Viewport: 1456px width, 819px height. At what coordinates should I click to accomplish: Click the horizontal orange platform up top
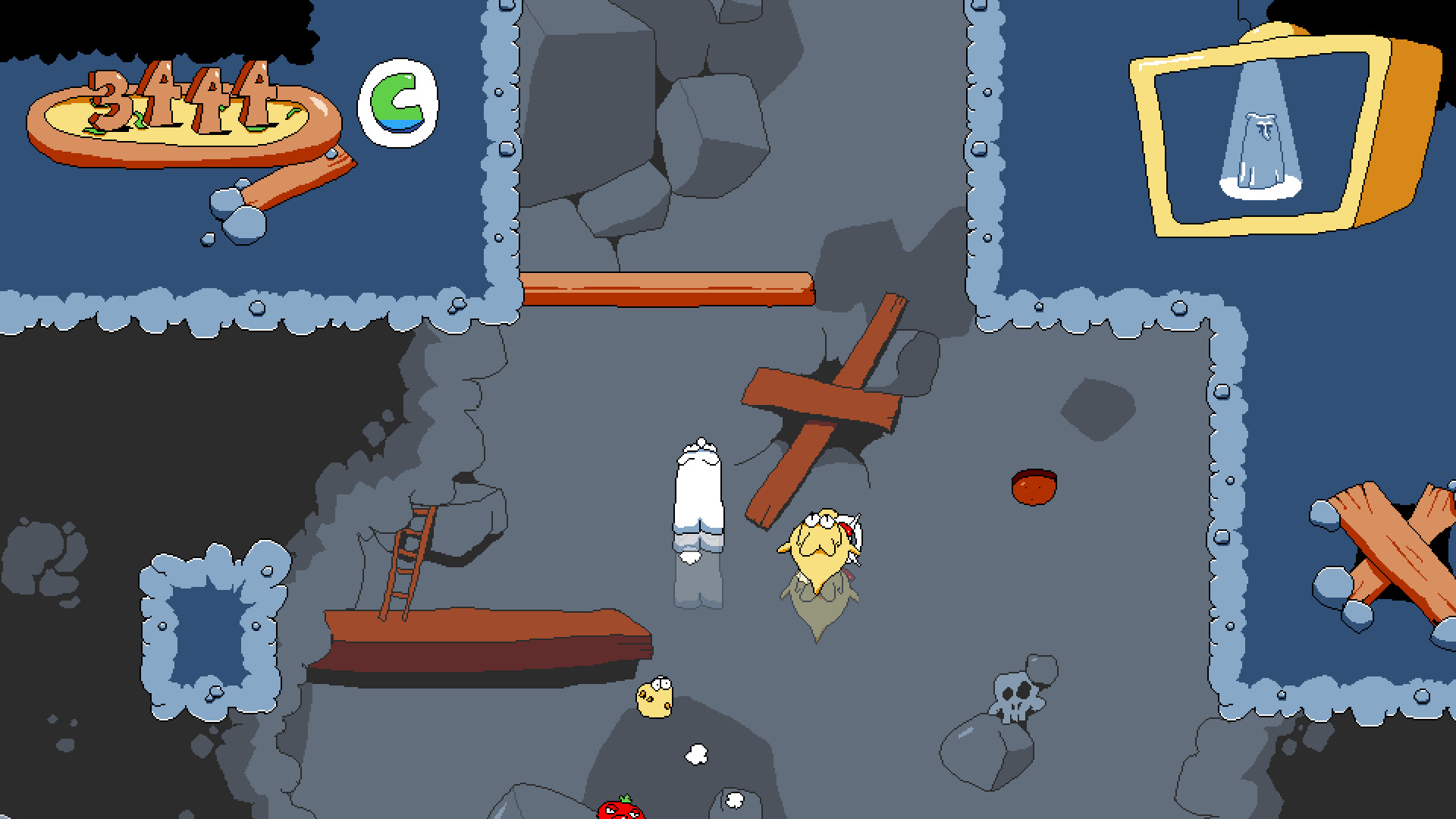pos(667,287)
